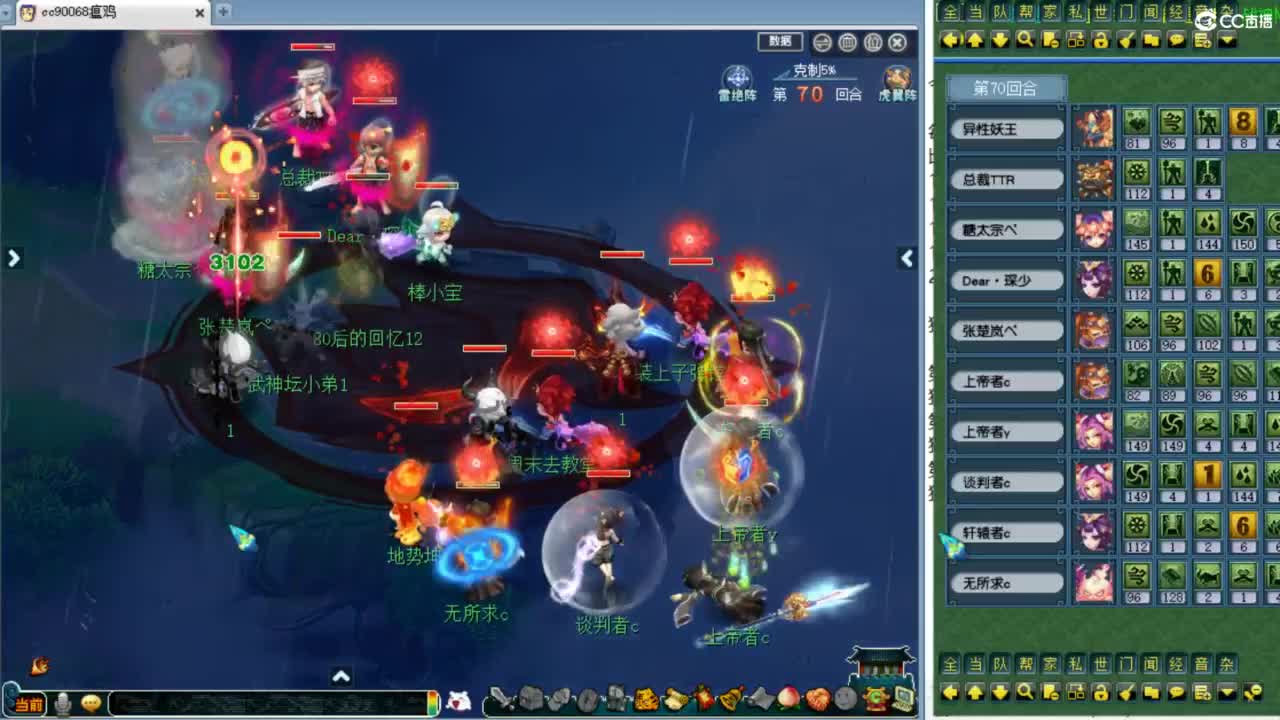The width and height of the screenshot is (1280, 720).
Task: Expand the left side panel arrow on battle screen
Action: tap(14, 258)
